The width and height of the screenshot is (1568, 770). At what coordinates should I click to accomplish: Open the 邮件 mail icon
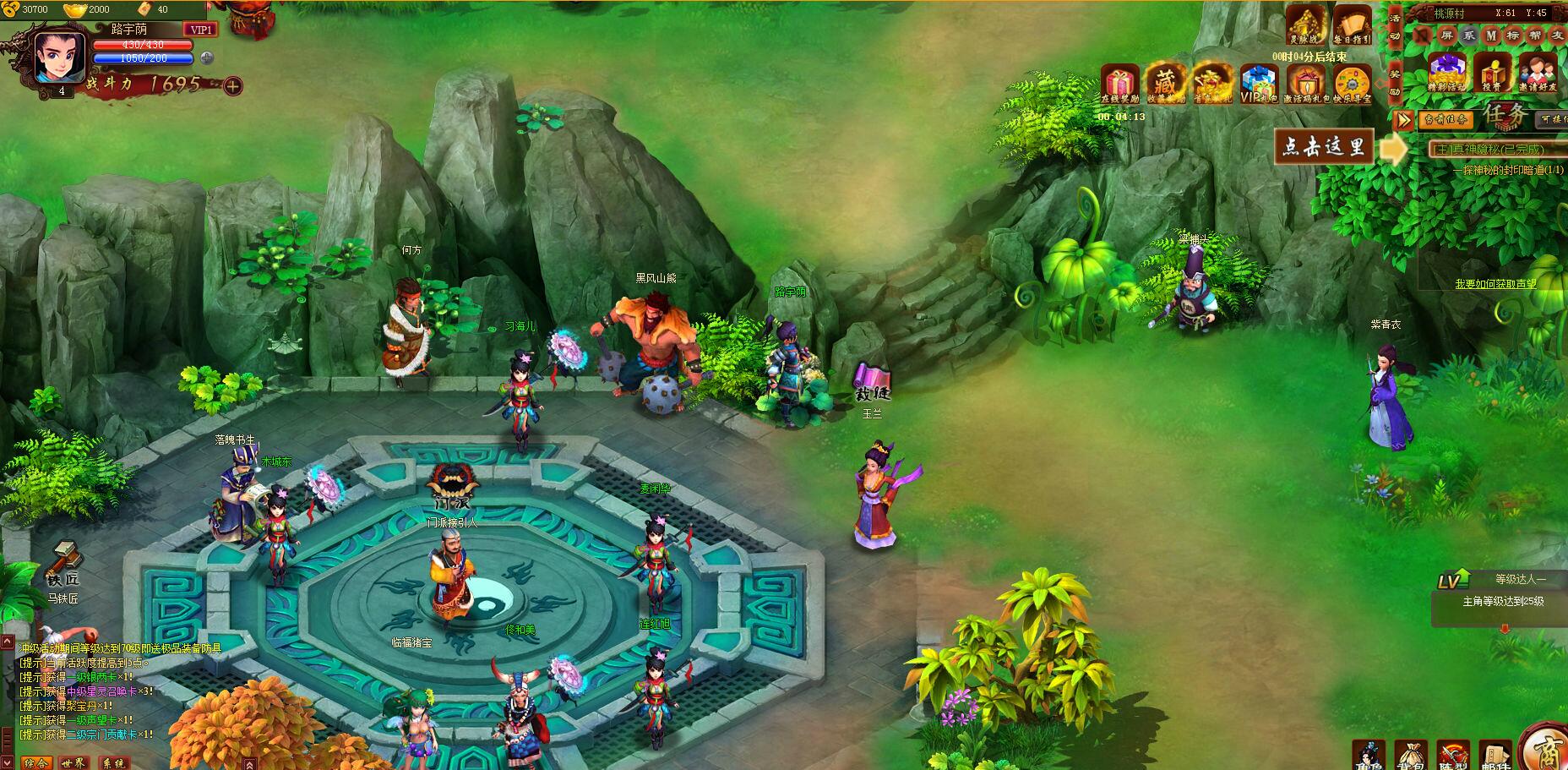1494,755
